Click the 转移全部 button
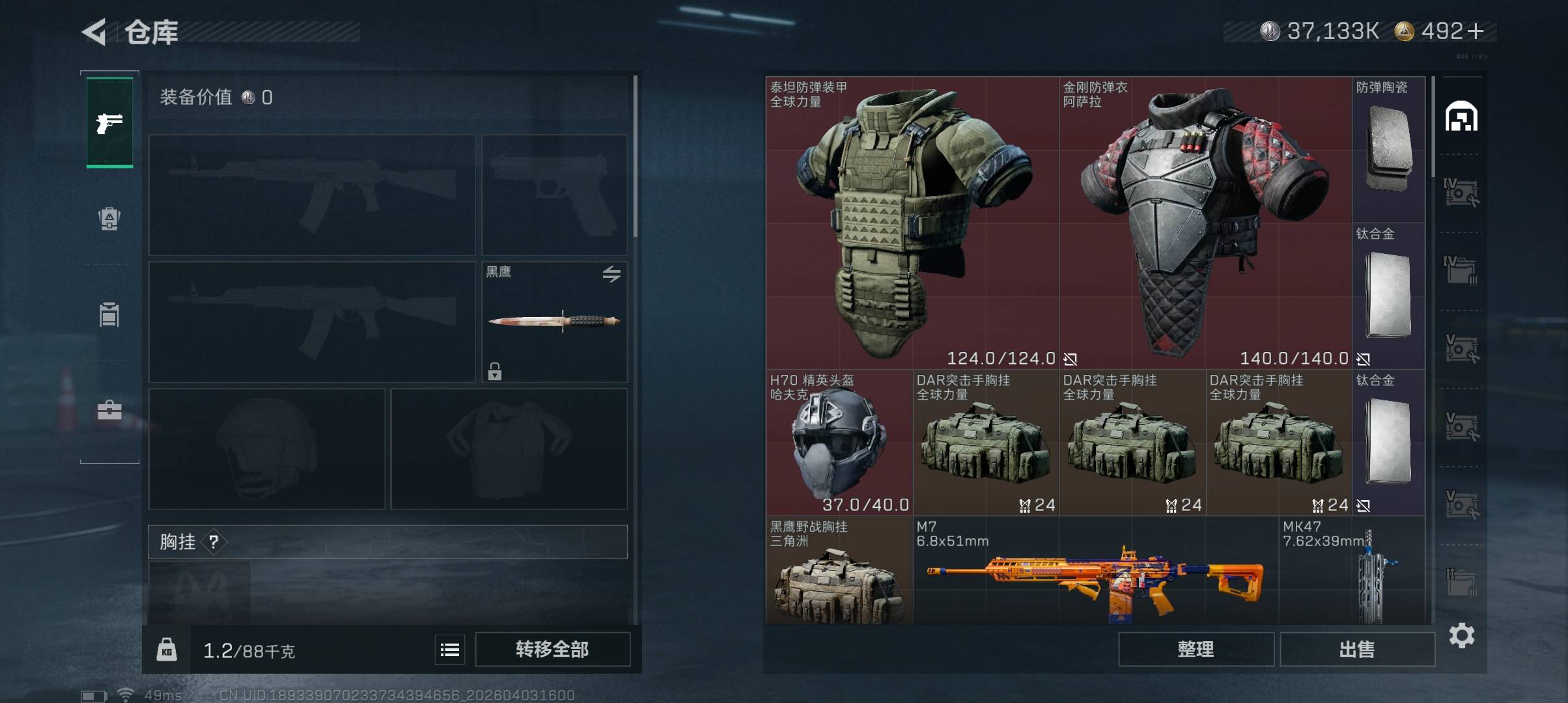The image size is (1568, 703). click(552, 649)
